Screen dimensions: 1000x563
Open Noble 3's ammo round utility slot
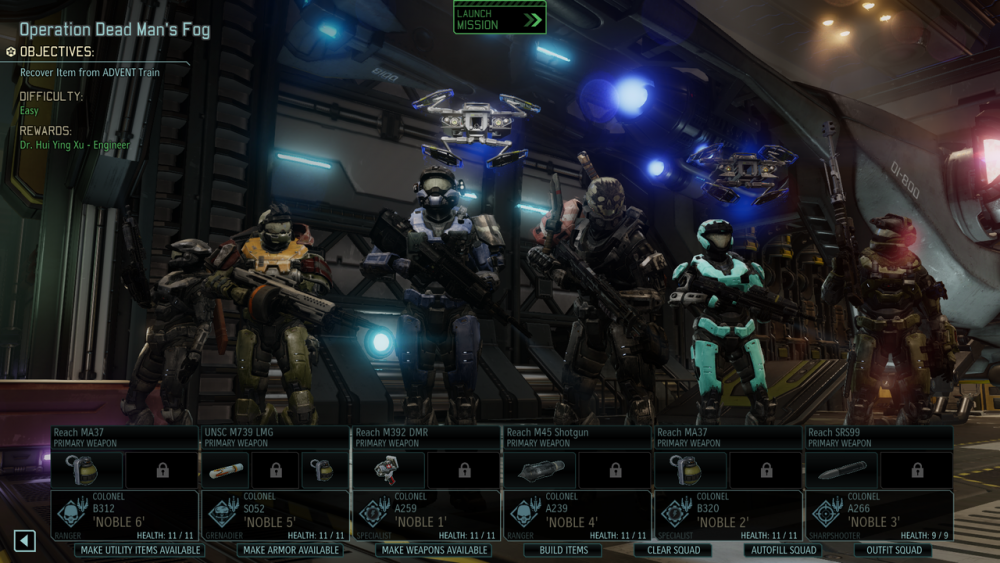pos(841,470)
